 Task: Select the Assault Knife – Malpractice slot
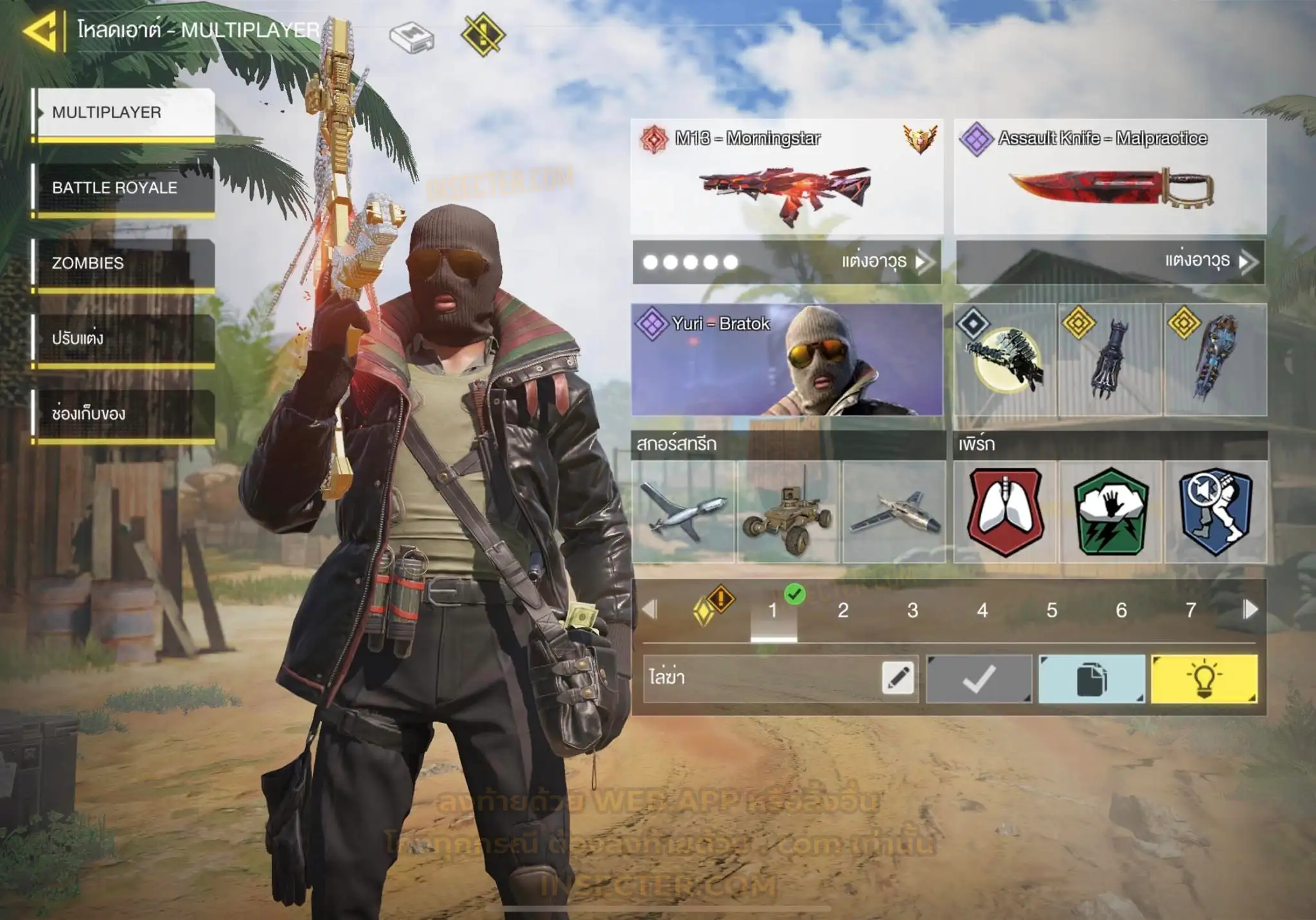[x=1110, y=177]
